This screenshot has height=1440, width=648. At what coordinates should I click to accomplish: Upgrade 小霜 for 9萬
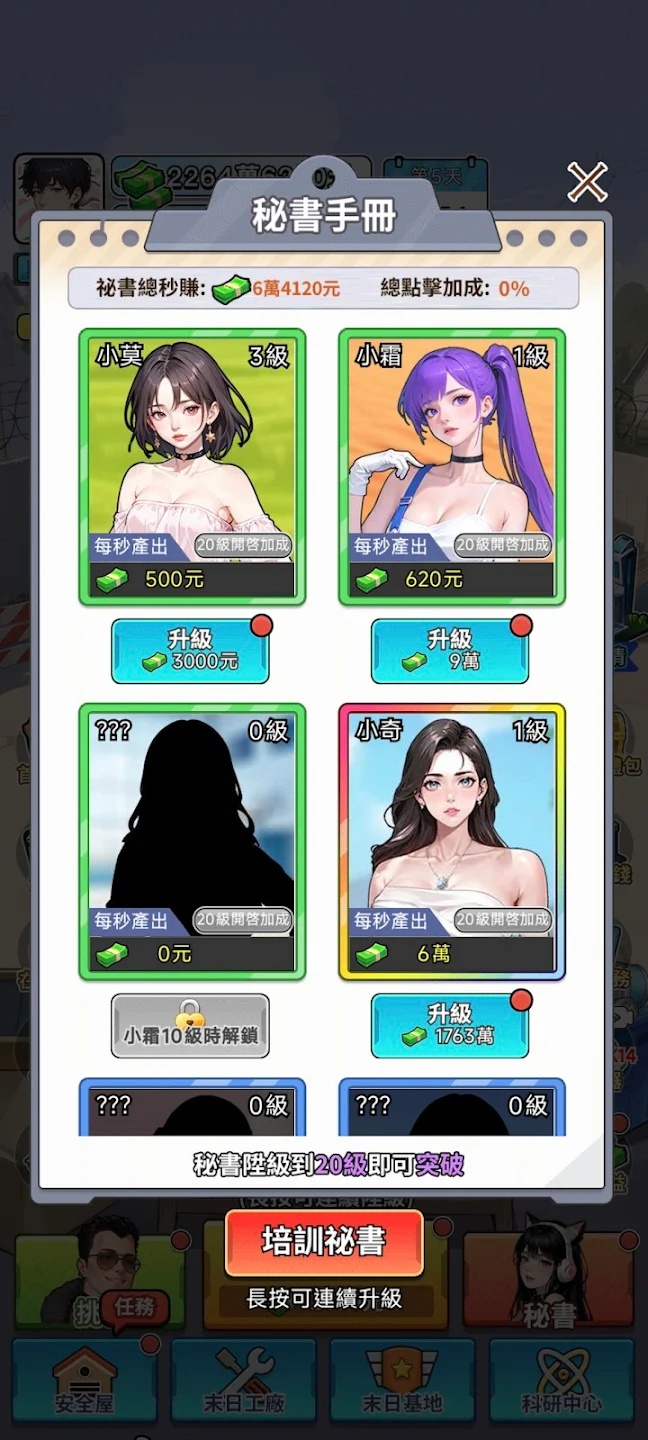[449, 651]
